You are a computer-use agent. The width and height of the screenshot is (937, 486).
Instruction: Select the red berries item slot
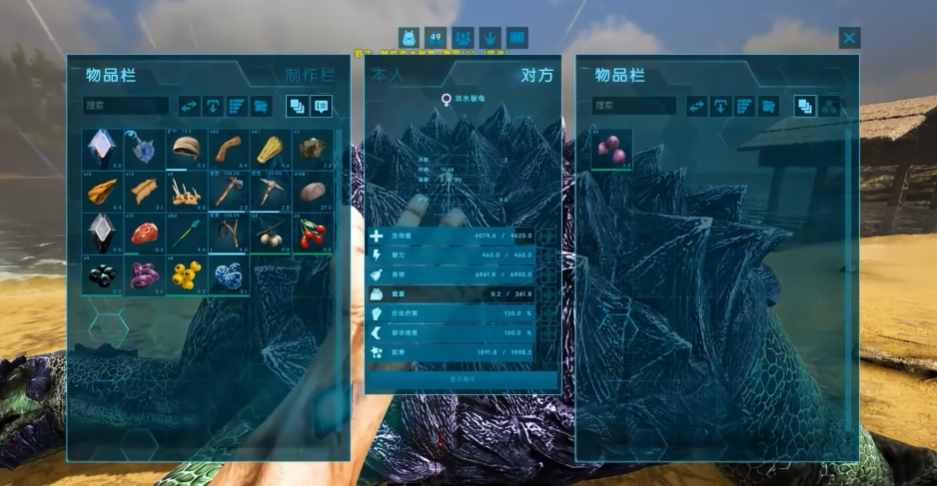[313, 233]
